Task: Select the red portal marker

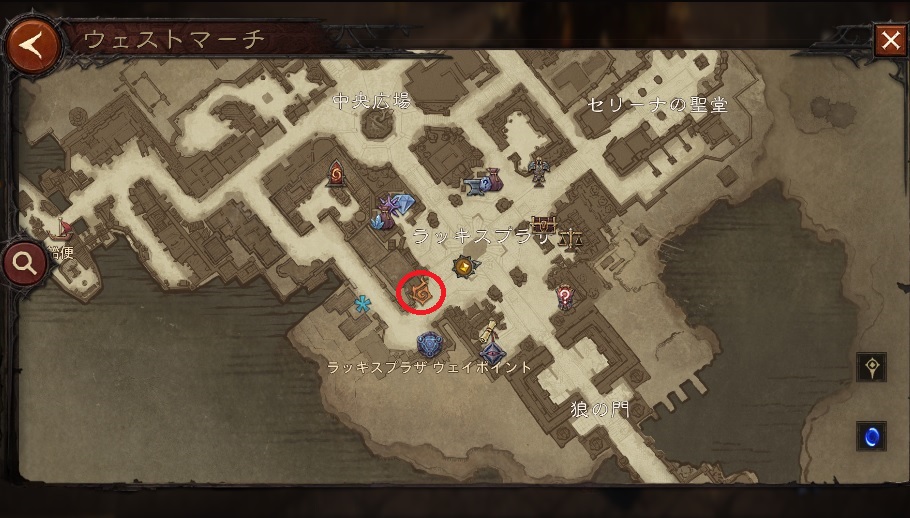Action: pos(336,174)
